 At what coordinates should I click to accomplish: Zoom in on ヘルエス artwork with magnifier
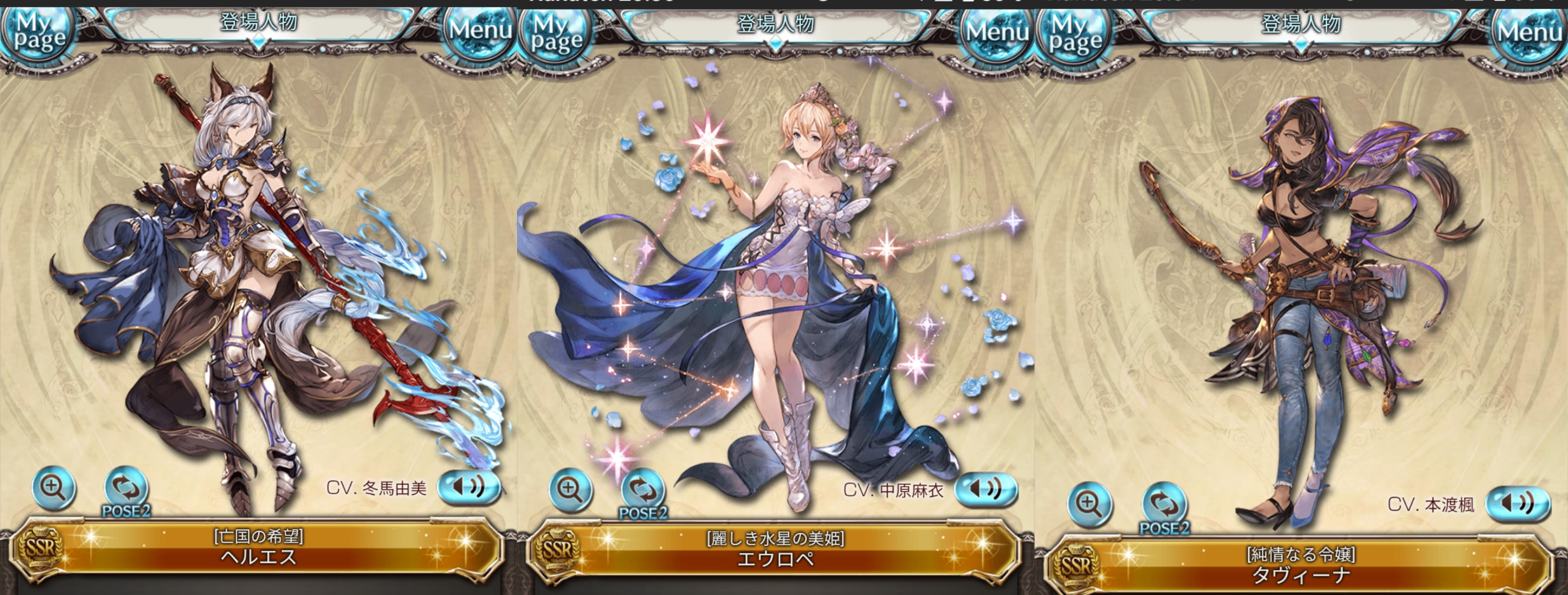(53, 487)
